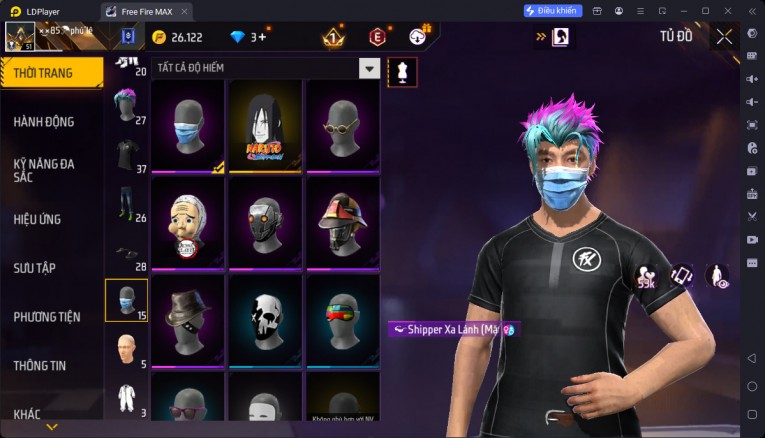Viewport: 765px width, 438px height.
Task: Click LDPlayer's Điều khiển button
Action: pos(553,10)
